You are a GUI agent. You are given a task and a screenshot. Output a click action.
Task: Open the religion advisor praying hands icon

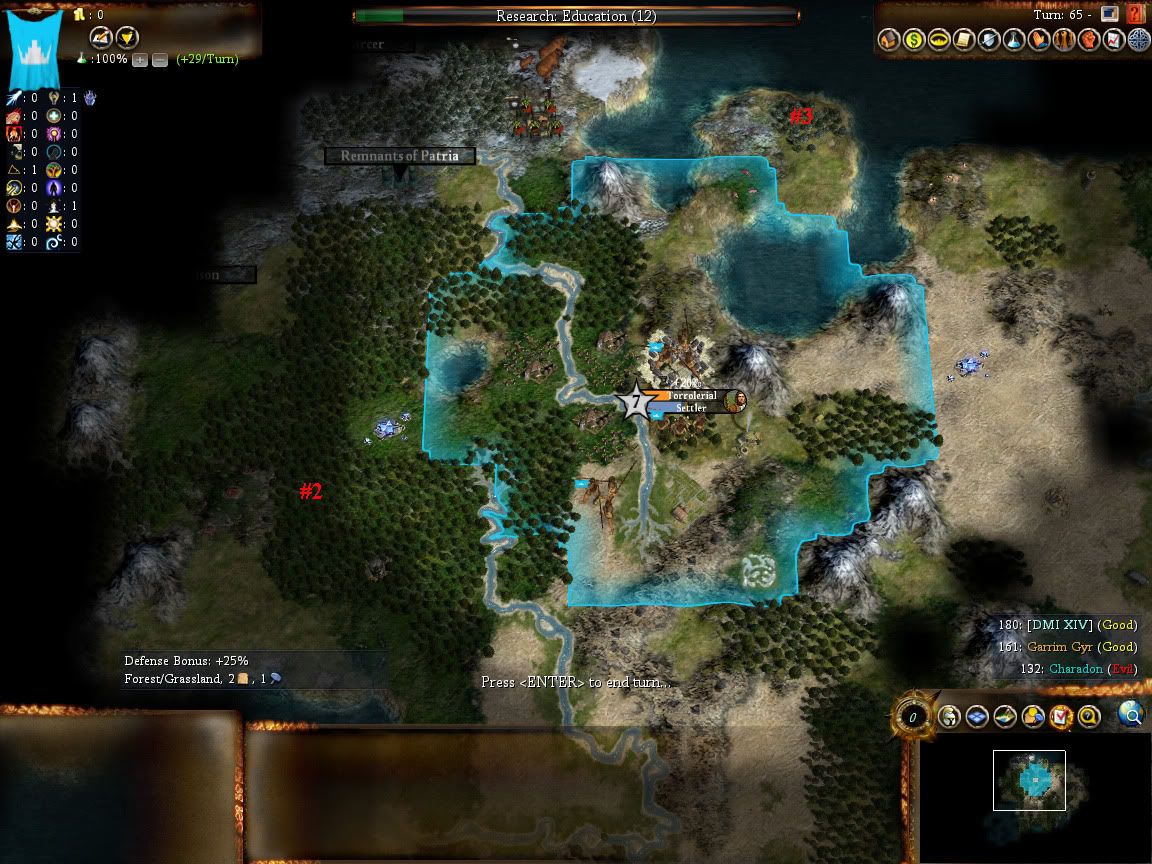(1037, 40)
